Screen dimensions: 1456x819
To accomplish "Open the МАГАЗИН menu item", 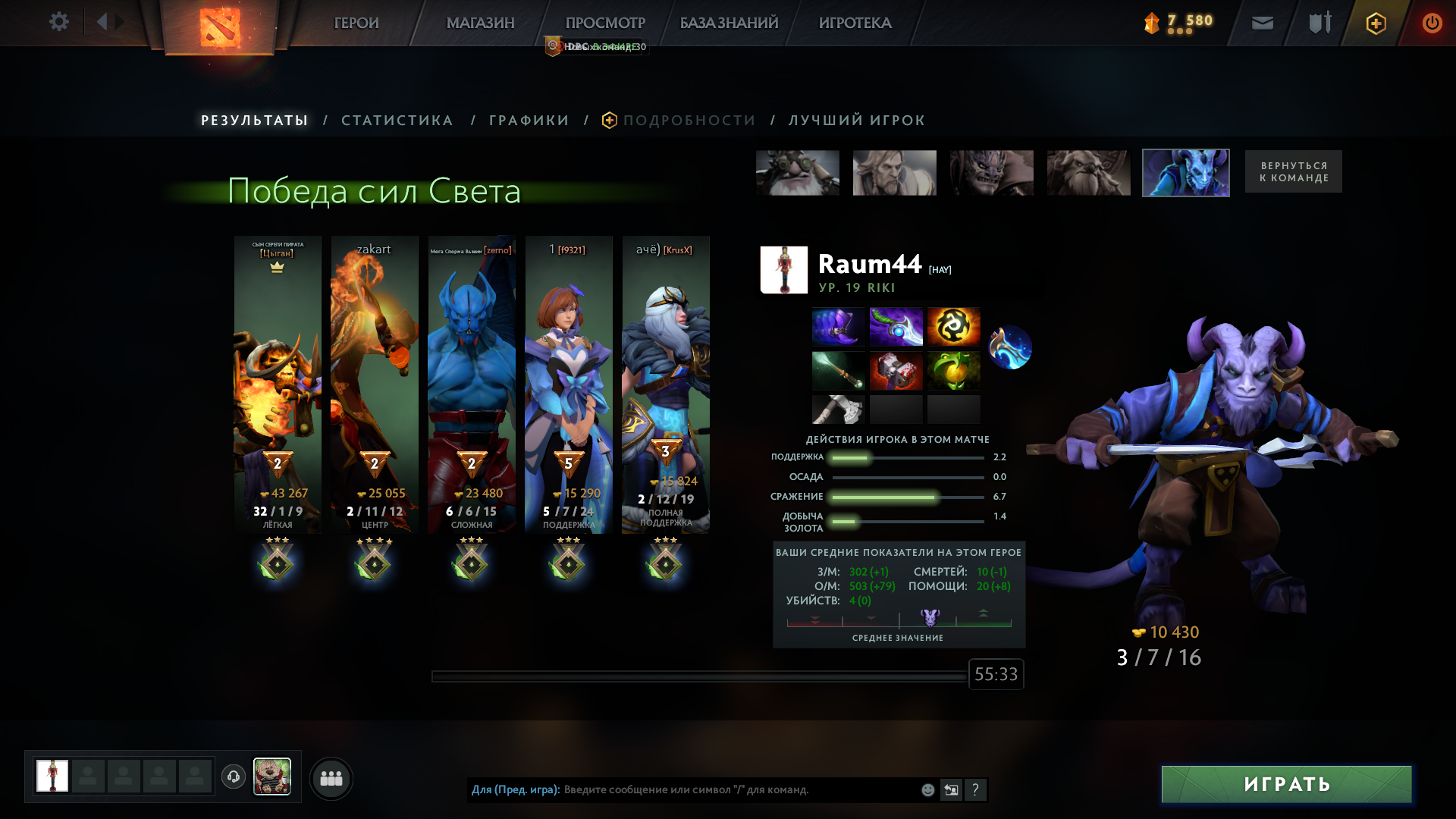I will [x=480, y=23].
